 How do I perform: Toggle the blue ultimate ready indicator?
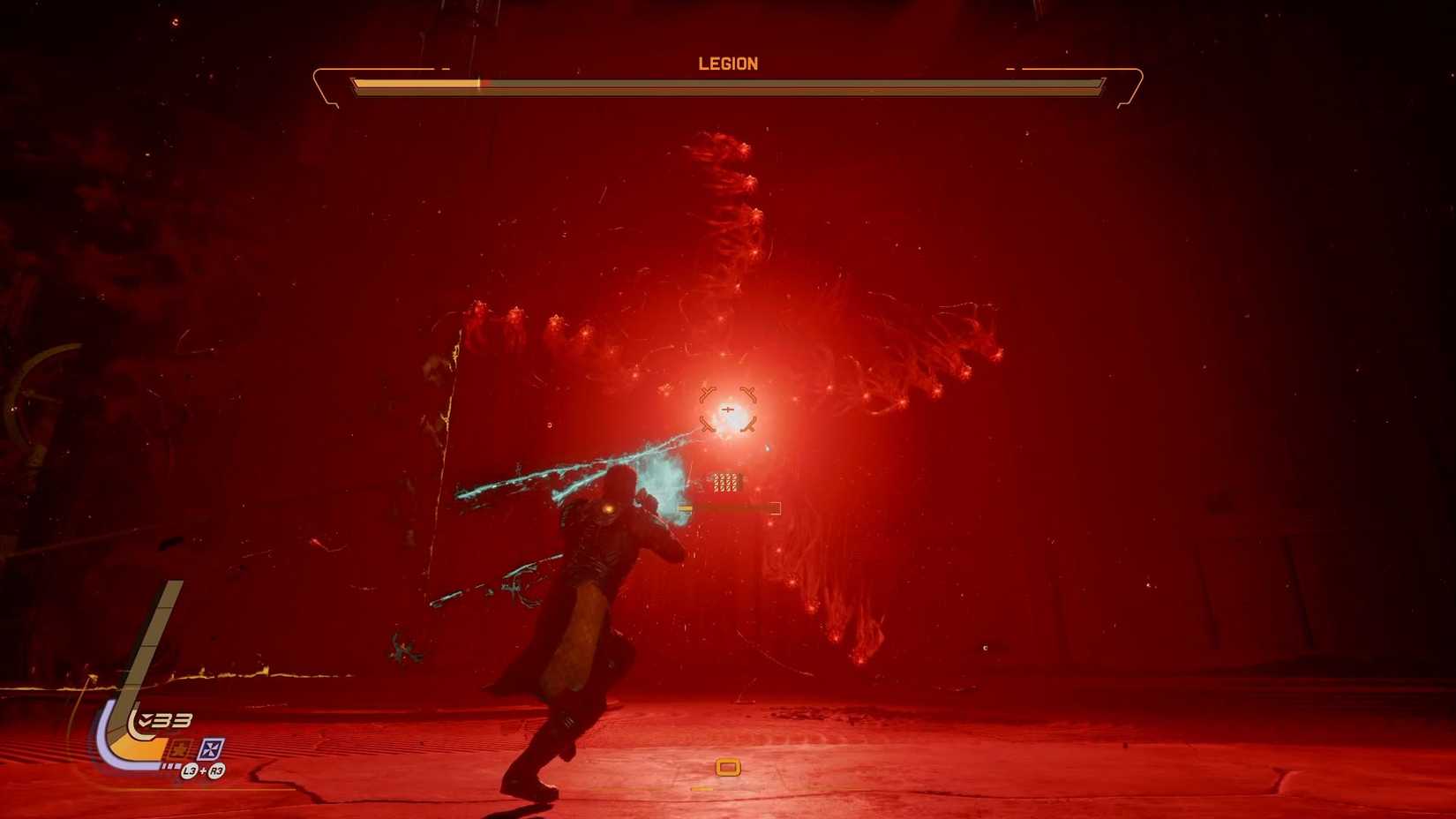pyautogui.click(x=213, y=748)
